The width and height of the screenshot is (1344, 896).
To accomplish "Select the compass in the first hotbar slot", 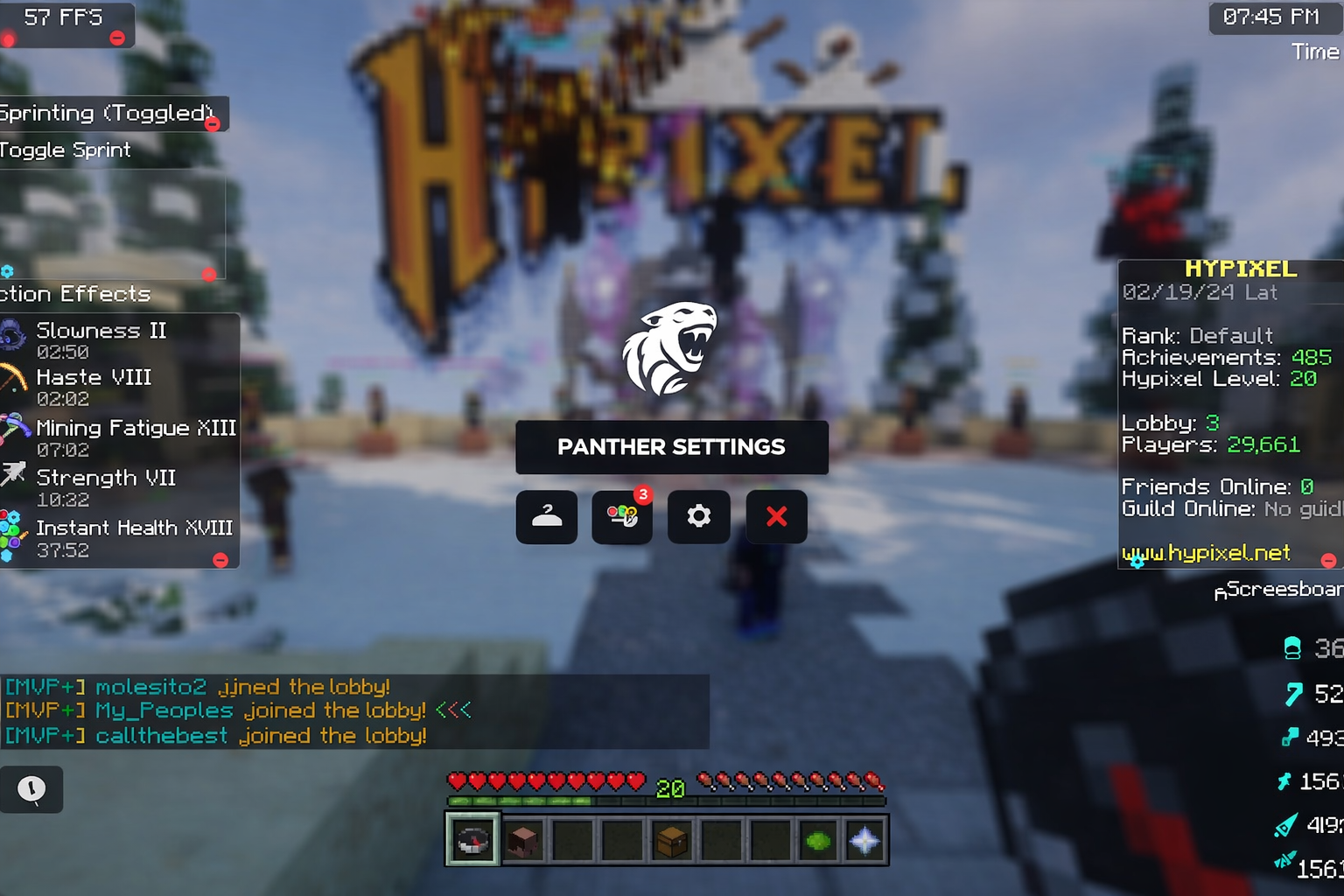I will (472, 840).
